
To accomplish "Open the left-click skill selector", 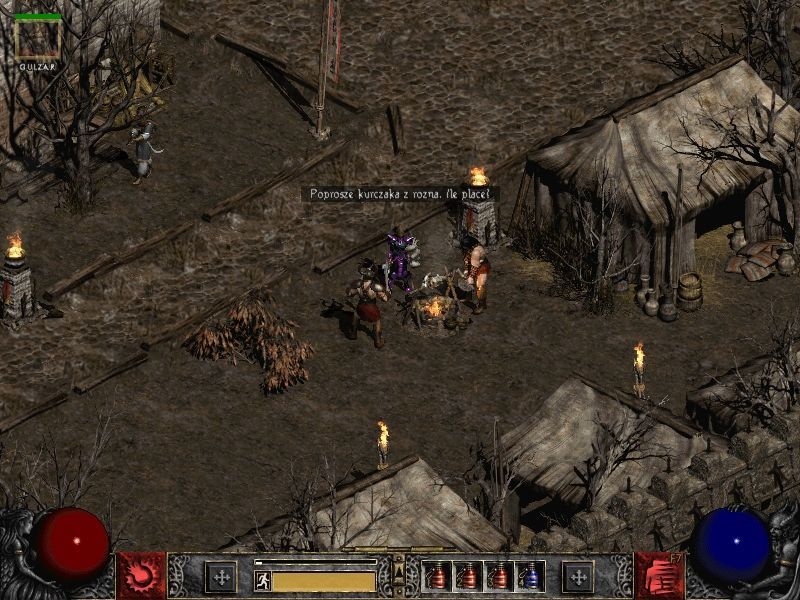I will [x=141, y=575].
